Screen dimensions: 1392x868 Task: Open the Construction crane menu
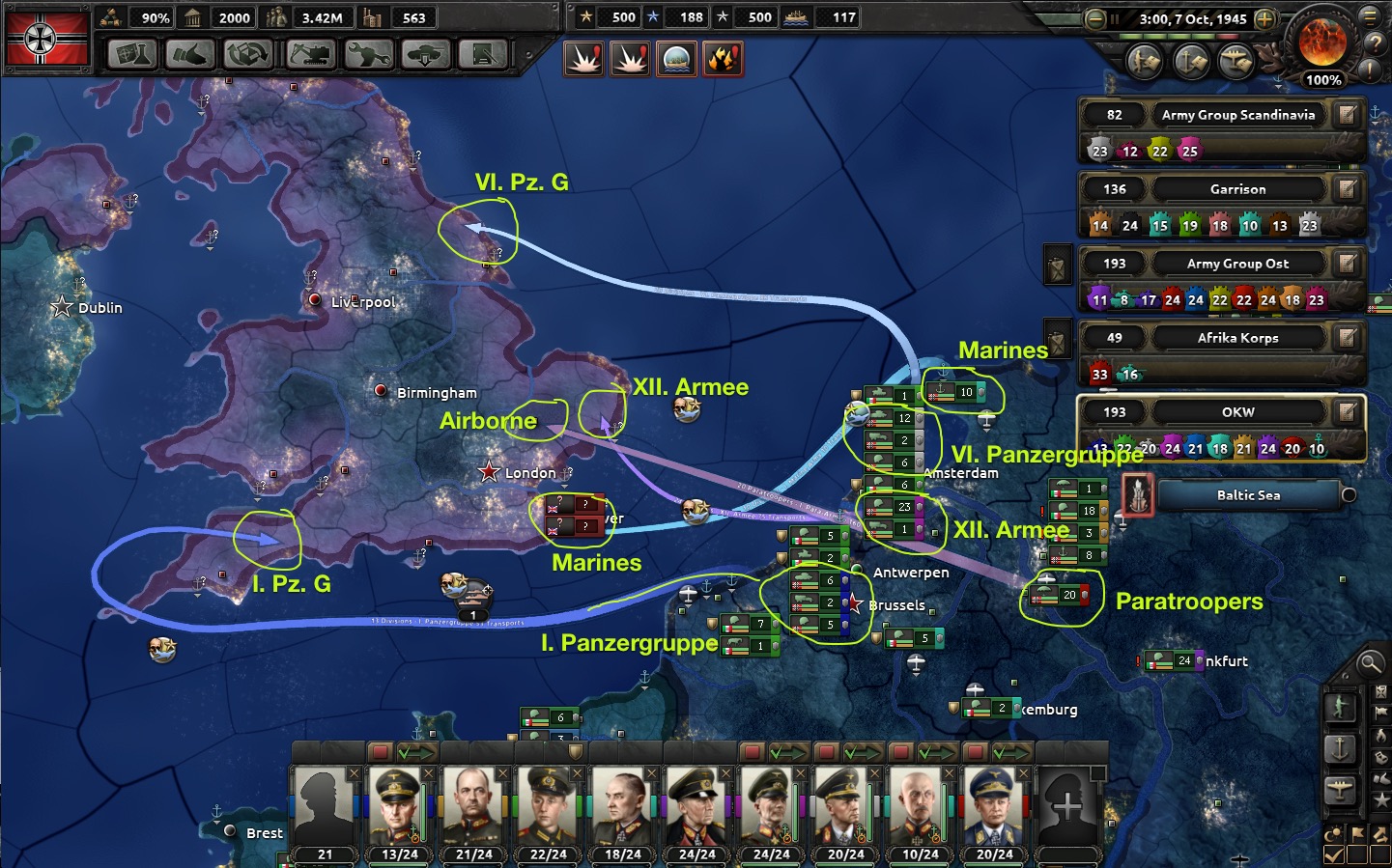(310, 55)
